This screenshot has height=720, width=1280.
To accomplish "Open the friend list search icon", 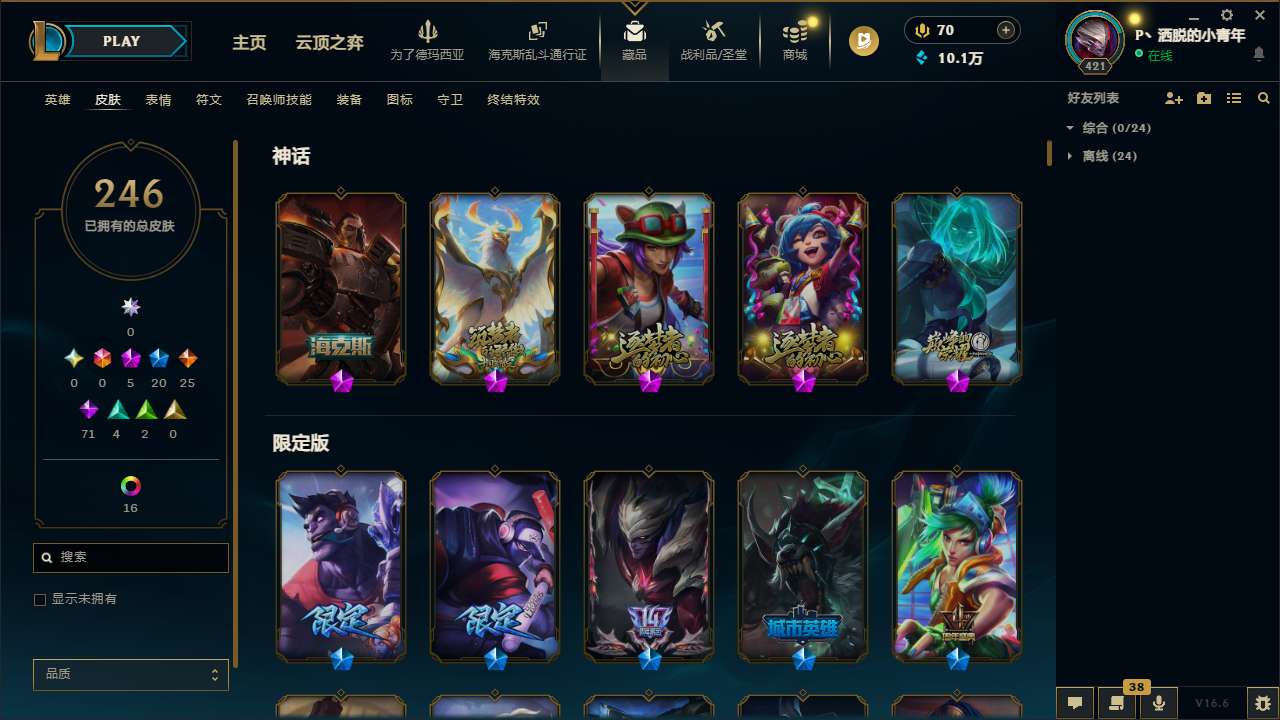I will click(1263, 98).
